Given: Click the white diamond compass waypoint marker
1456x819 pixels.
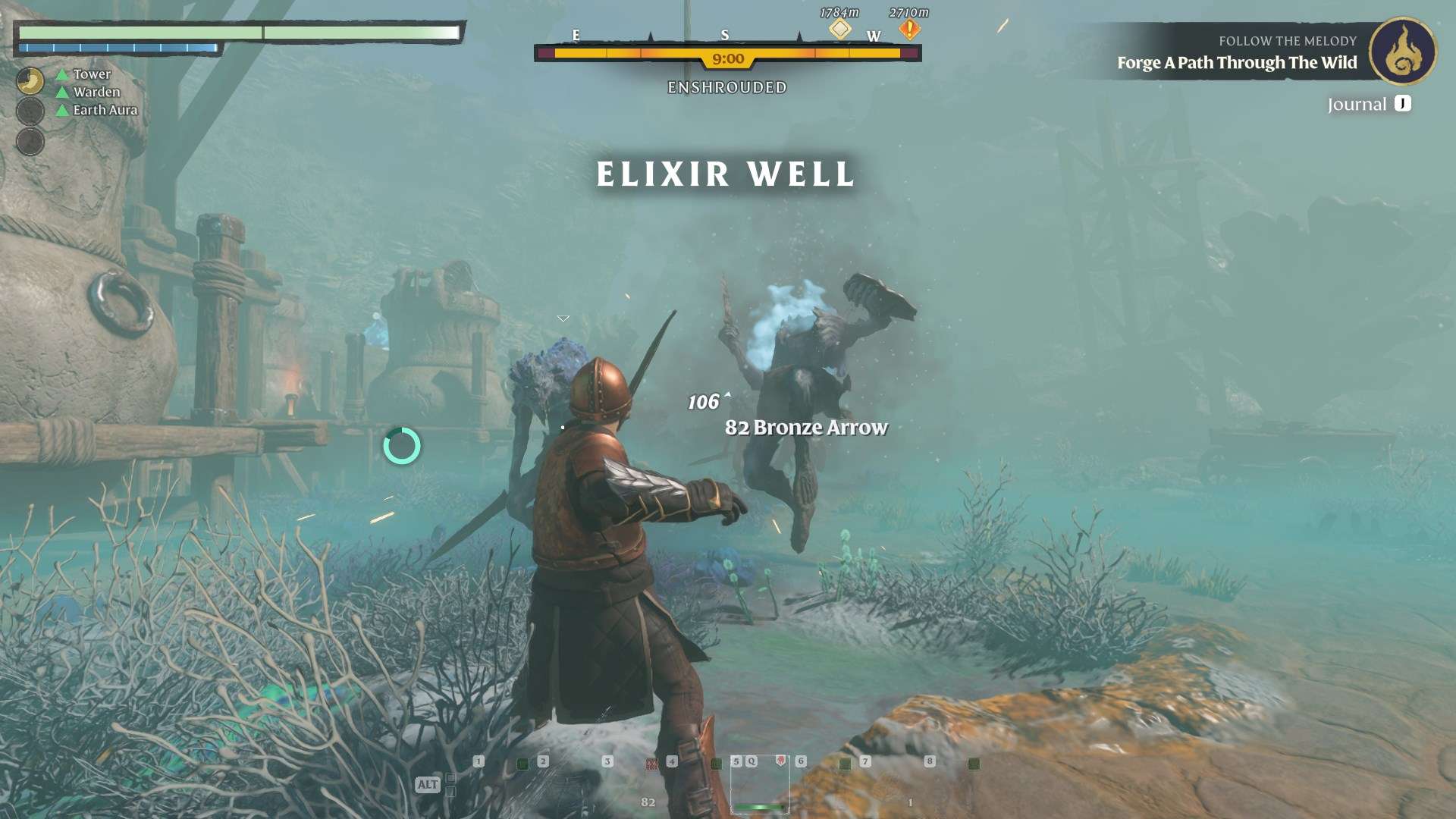Looking at the screenshot, I should [x=839, y=29].
